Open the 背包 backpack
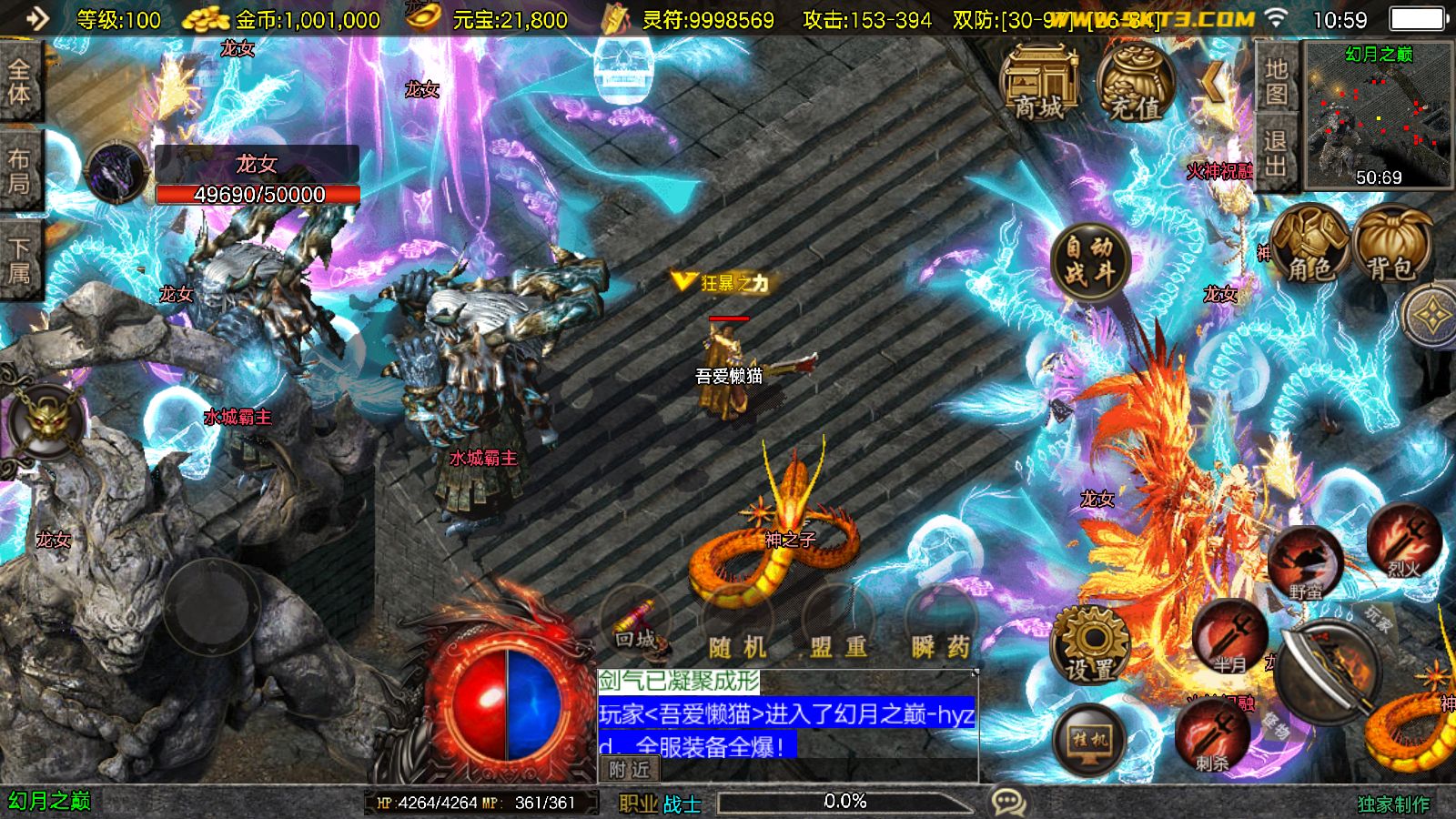Viewport: 1456px width, 819px height. point(1391,244)
